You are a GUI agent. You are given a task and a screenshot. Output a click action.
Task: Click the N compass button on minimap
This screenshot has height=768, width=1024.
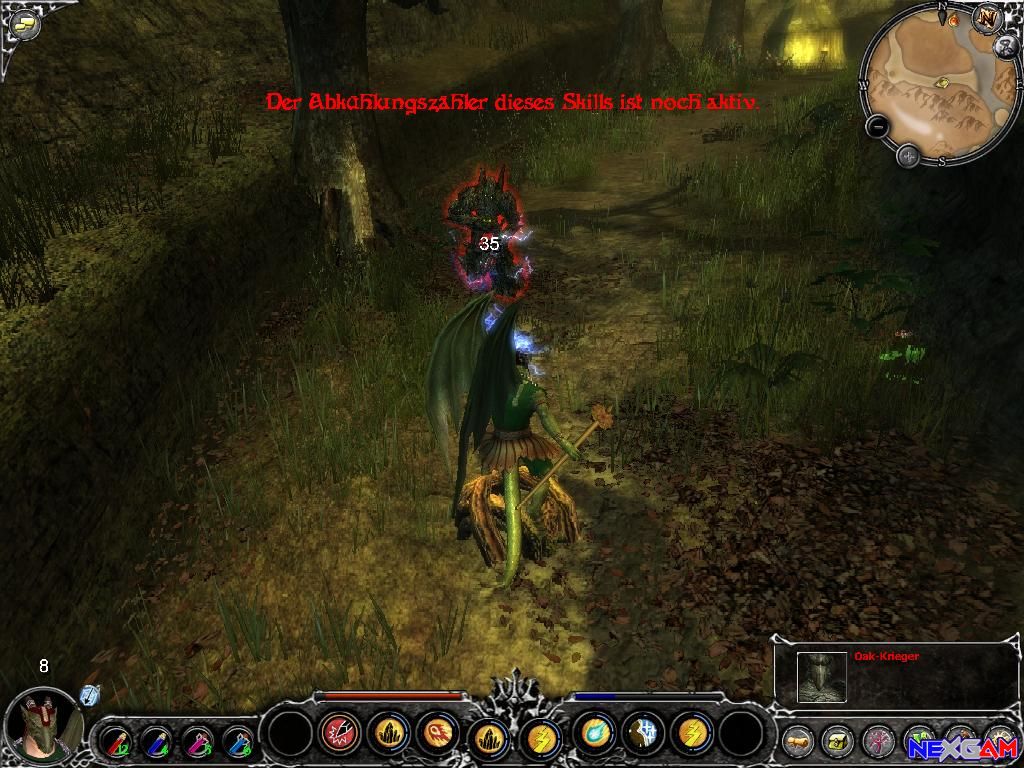coord(988,19)
